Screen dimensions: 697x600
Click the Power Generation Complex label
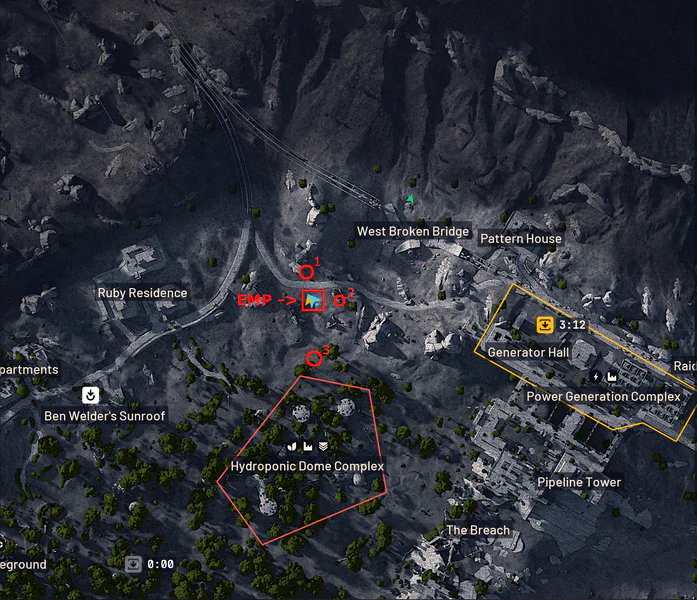[x=603, y=396]
